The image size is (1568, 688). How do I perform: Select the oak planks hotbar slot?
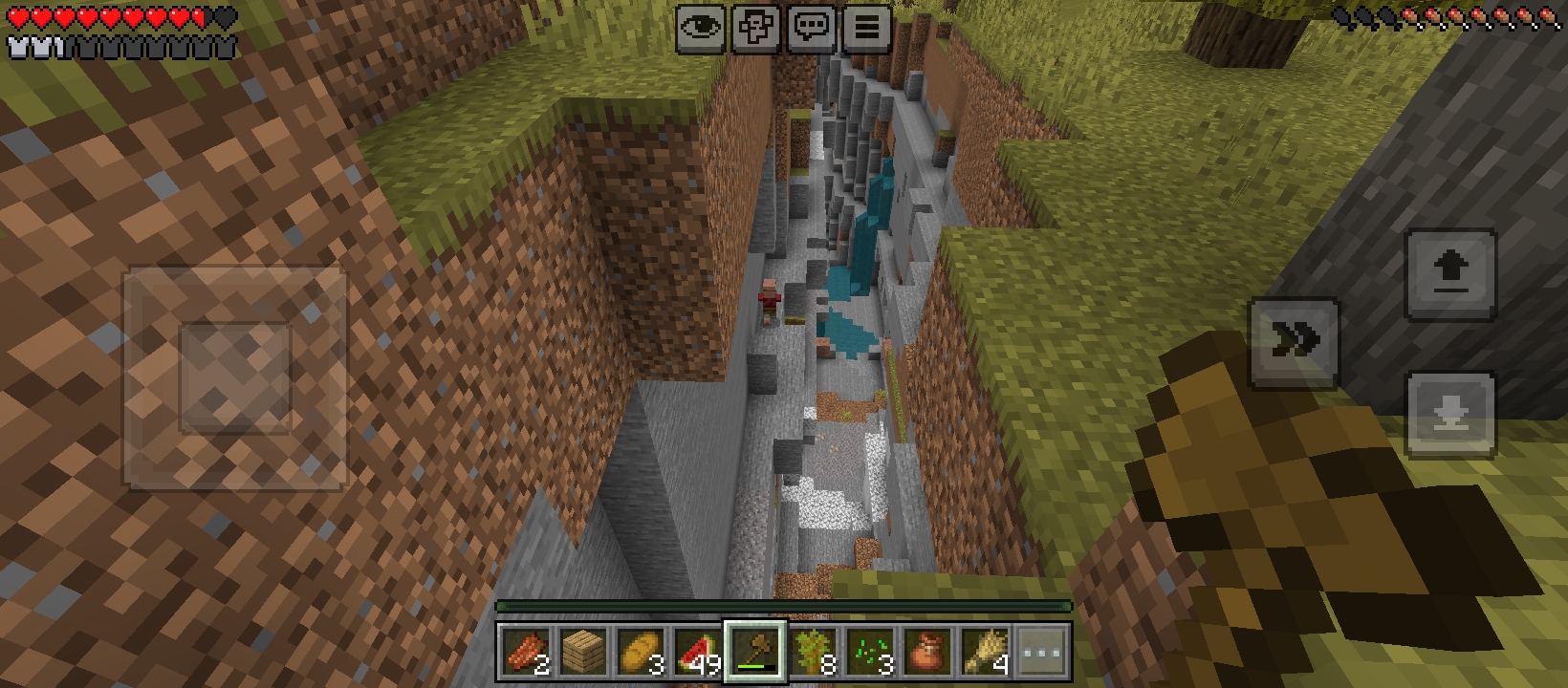click(x=582, y=653)
